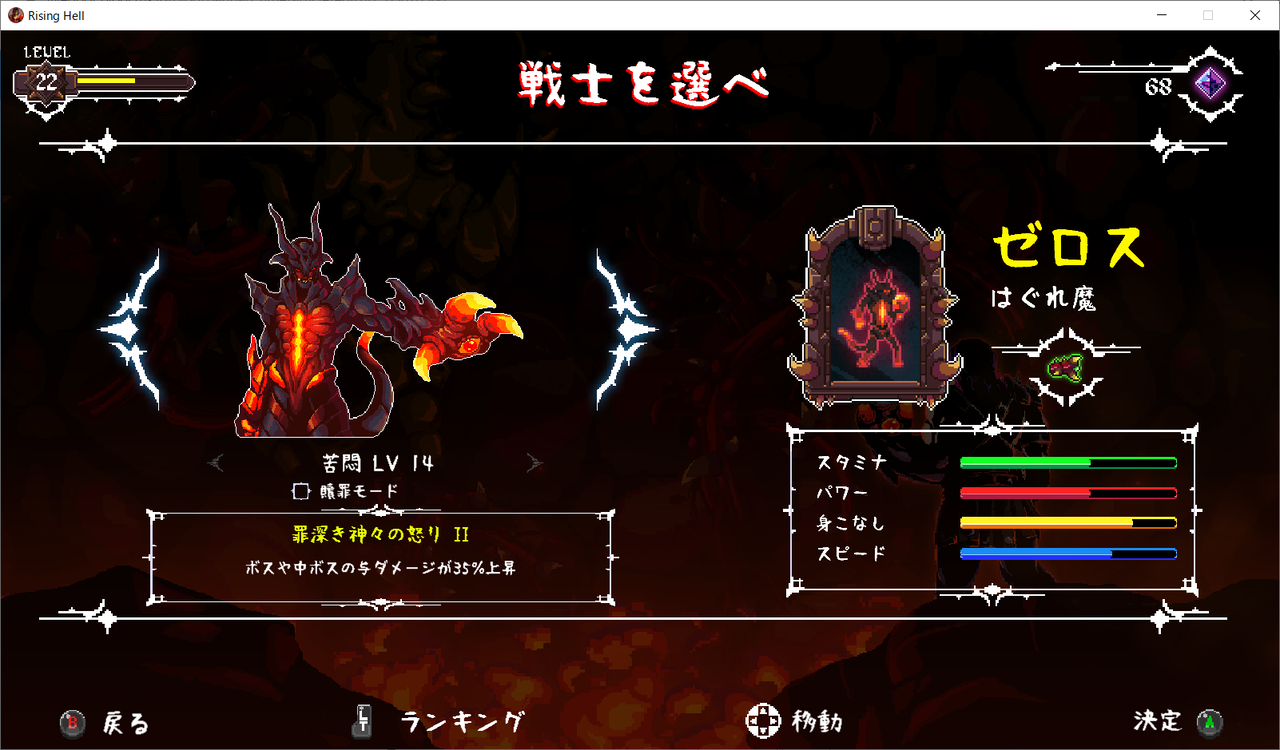
Task: Click the blue スピード stat bar
Action: click(1068, 551)
